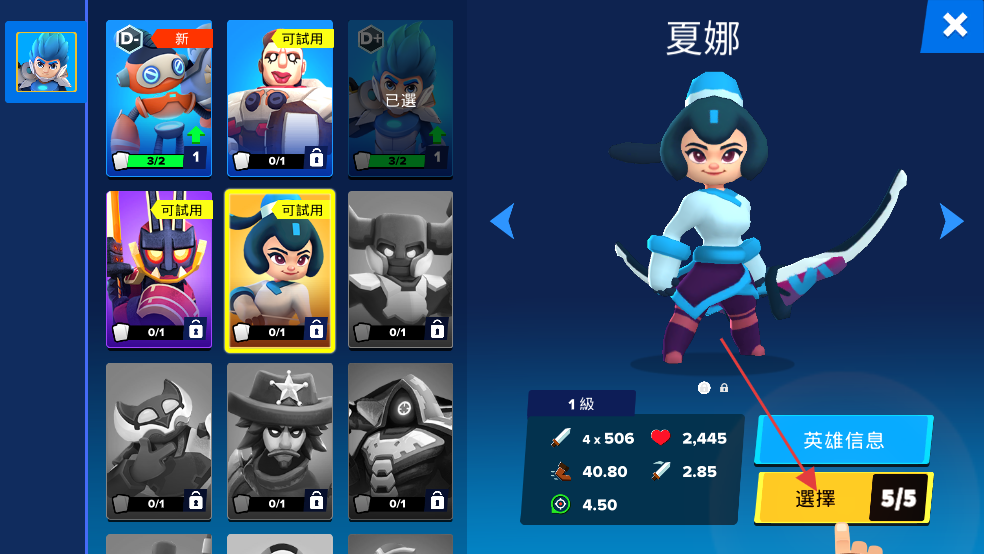Viewport: 984px width, 554px height.
Task: Close the hero selection screen
Action: [x=954, y=25]
